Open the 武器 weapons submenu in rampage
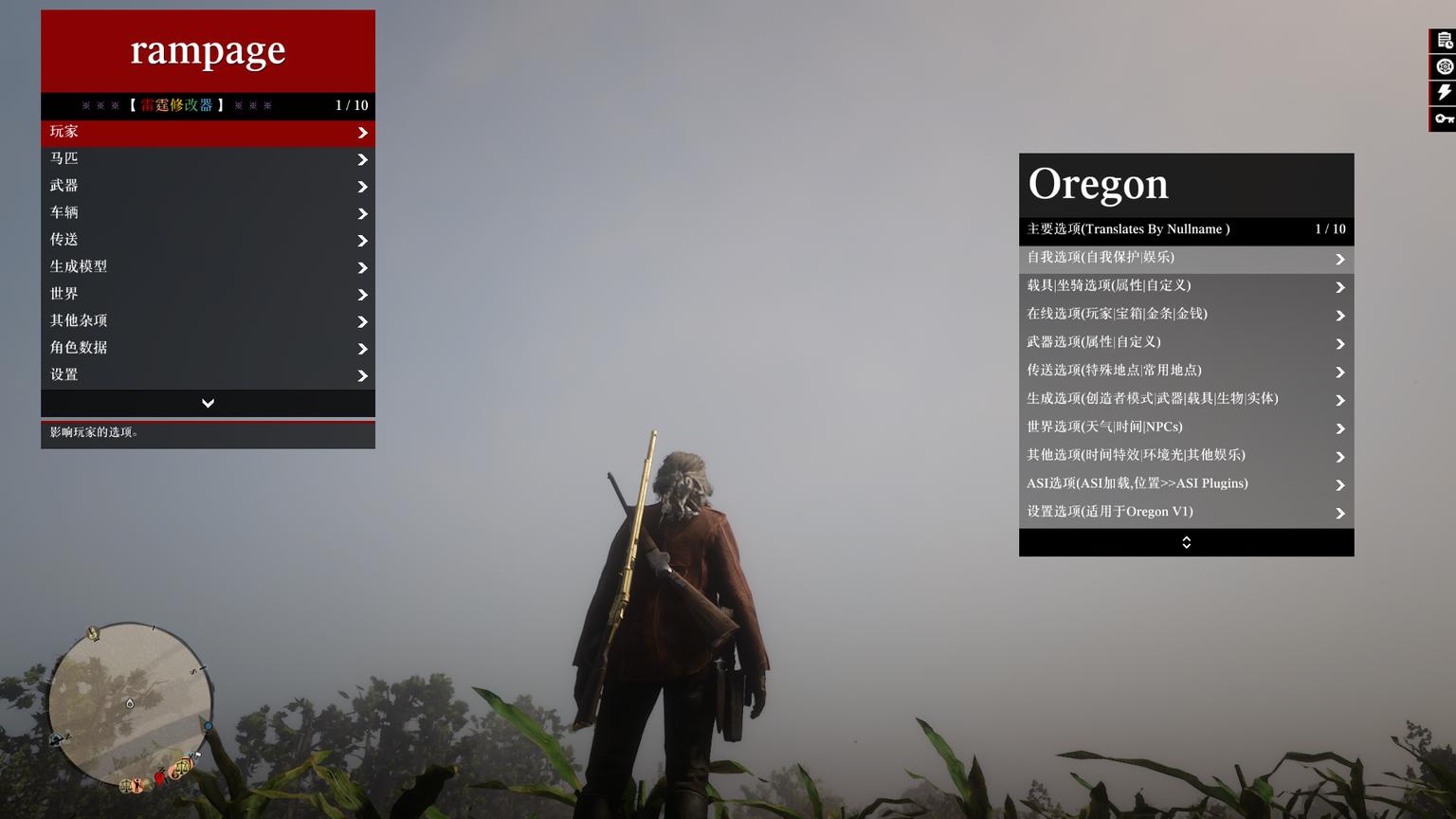The width and height of the screenshot is (1456, 819). (208, 186)
